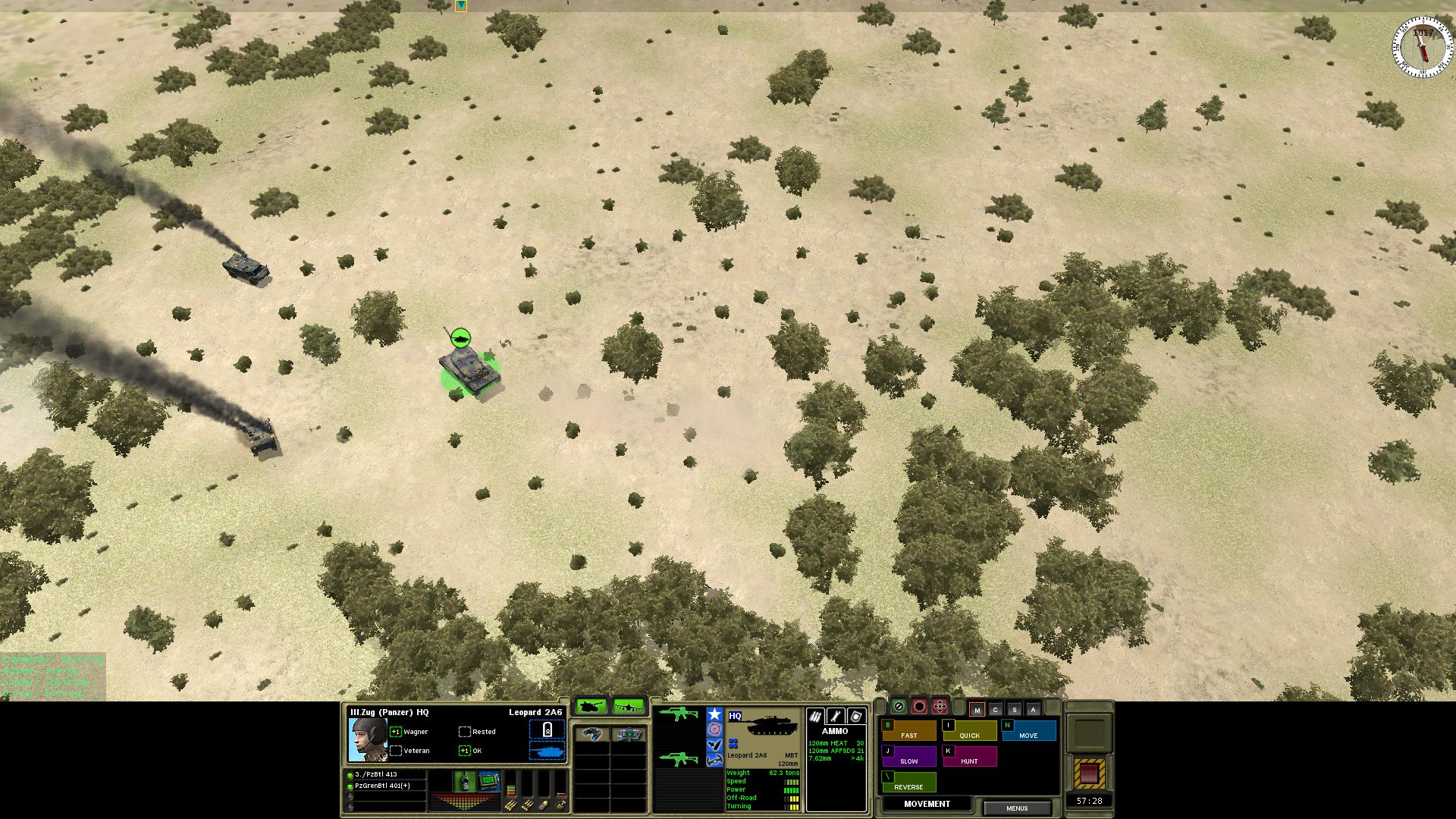
Task: Click the Turning rating bar
Action: [790, 806]
